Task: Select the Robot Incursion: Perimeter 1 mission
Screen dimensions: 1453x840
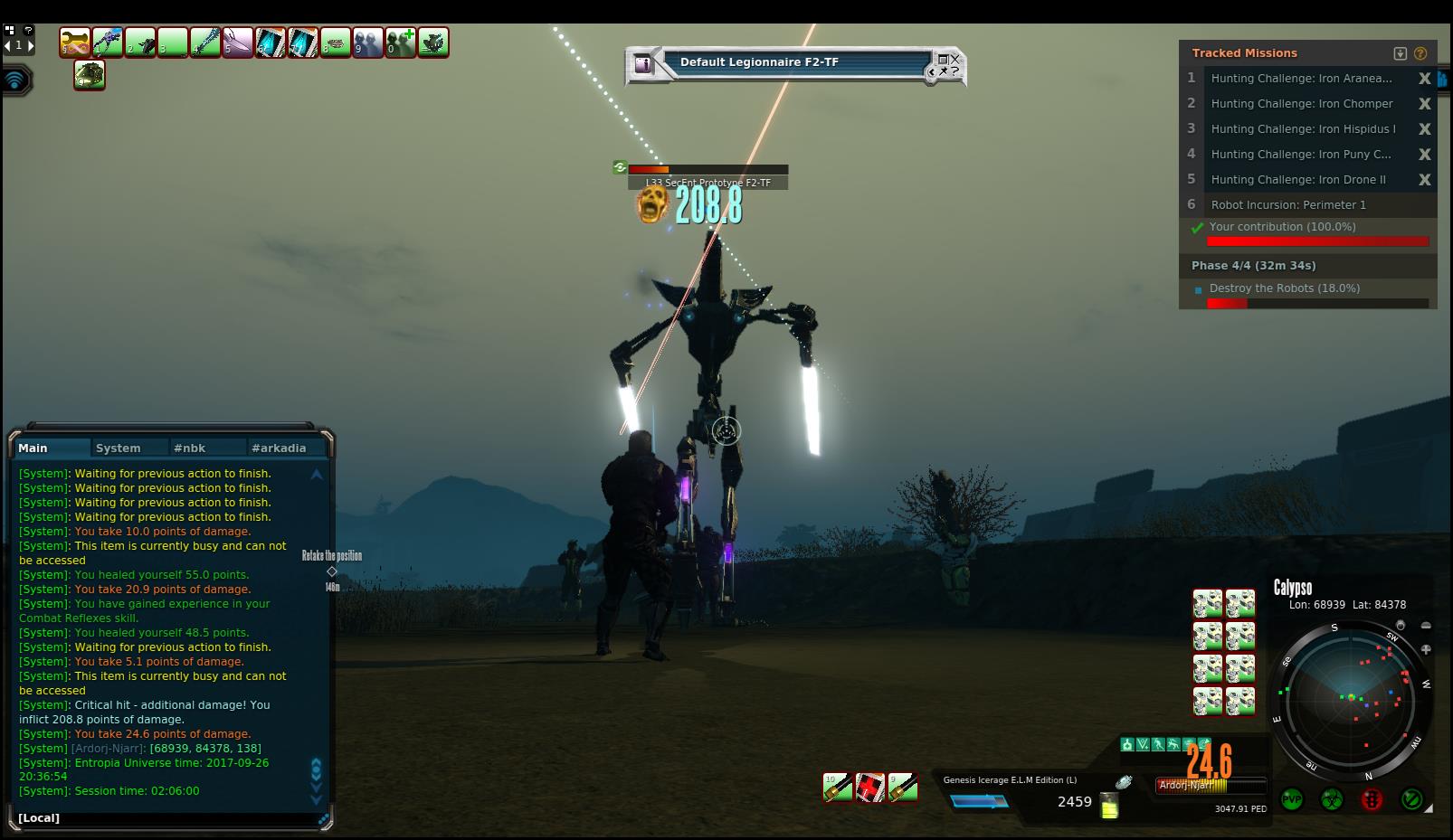Action: click(1288, 205)
